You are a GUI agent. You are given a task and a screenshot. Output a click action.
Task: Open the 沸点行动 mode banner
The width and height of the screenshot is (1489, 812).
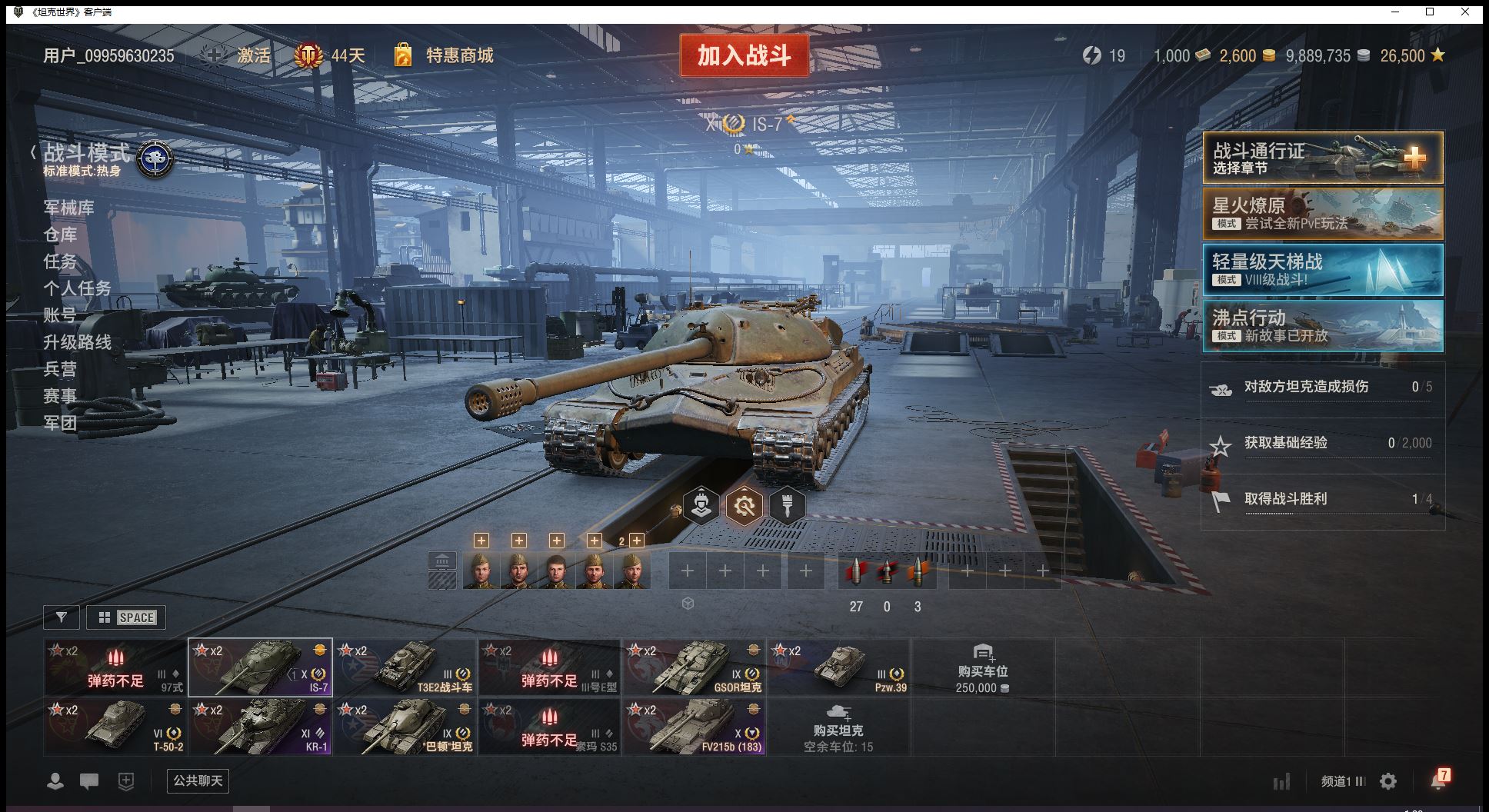click(1322, 326)
